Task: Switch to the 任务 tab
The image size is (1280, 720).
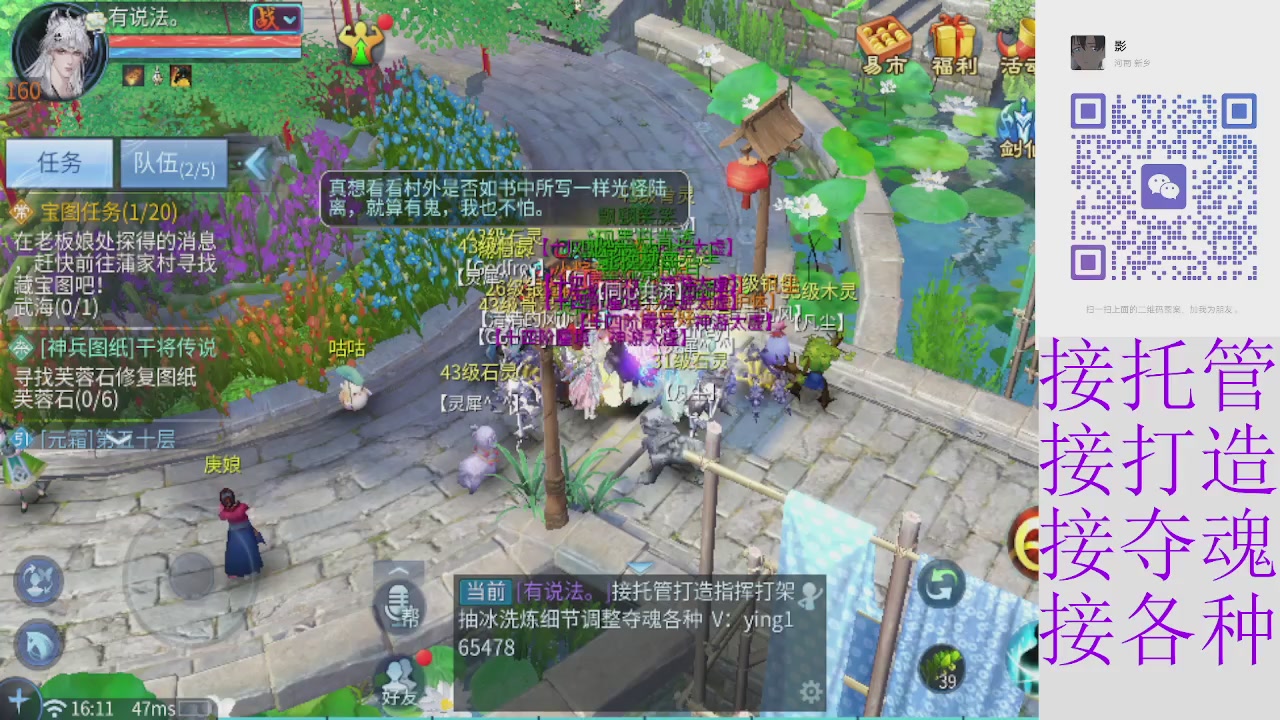Action: pyautogui.click(x=58, y=163)
